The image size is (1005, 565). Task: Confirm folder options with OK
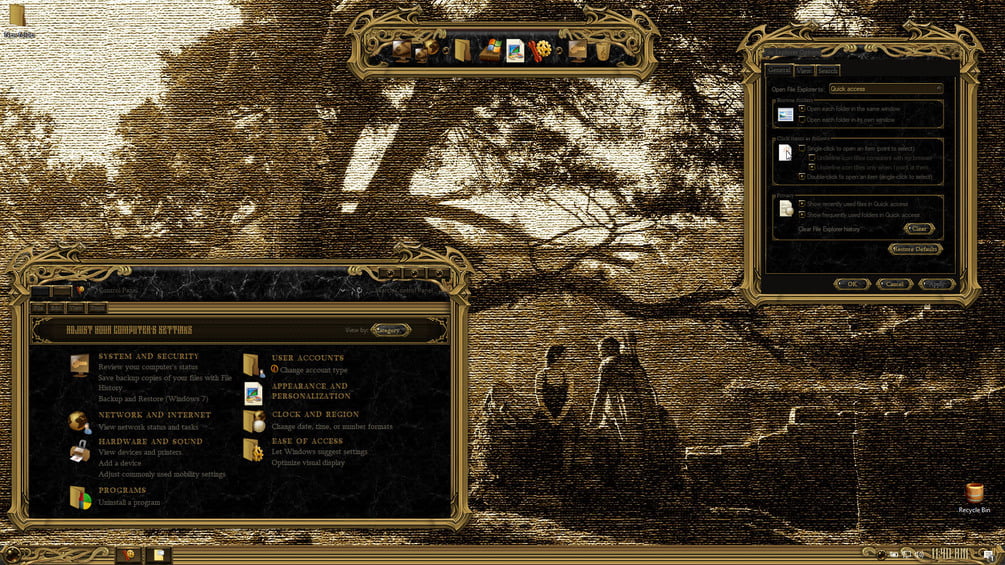(852, 284)
